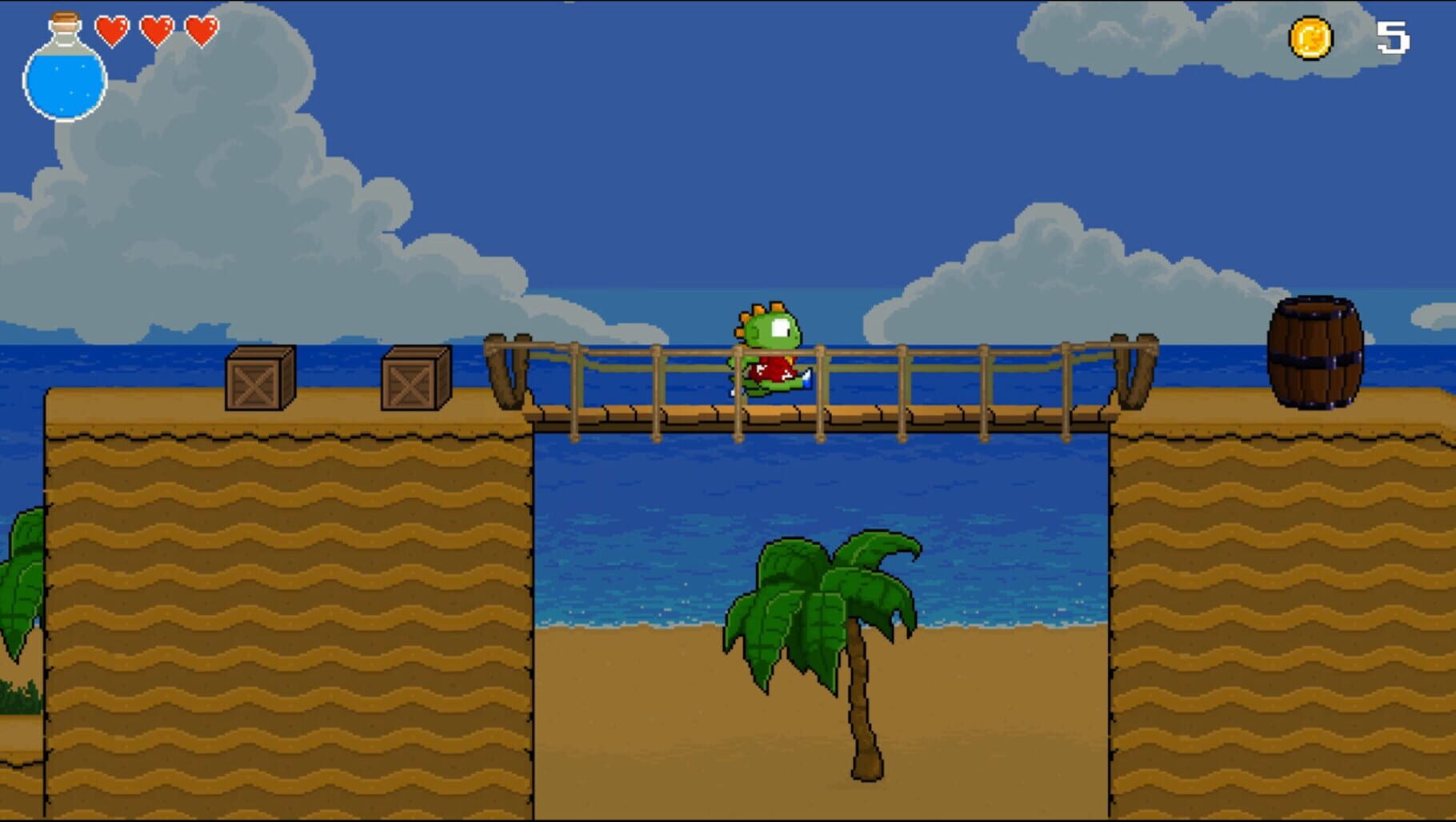
Task: Click the cork on the potion bottle
Action: coord(62,18)
